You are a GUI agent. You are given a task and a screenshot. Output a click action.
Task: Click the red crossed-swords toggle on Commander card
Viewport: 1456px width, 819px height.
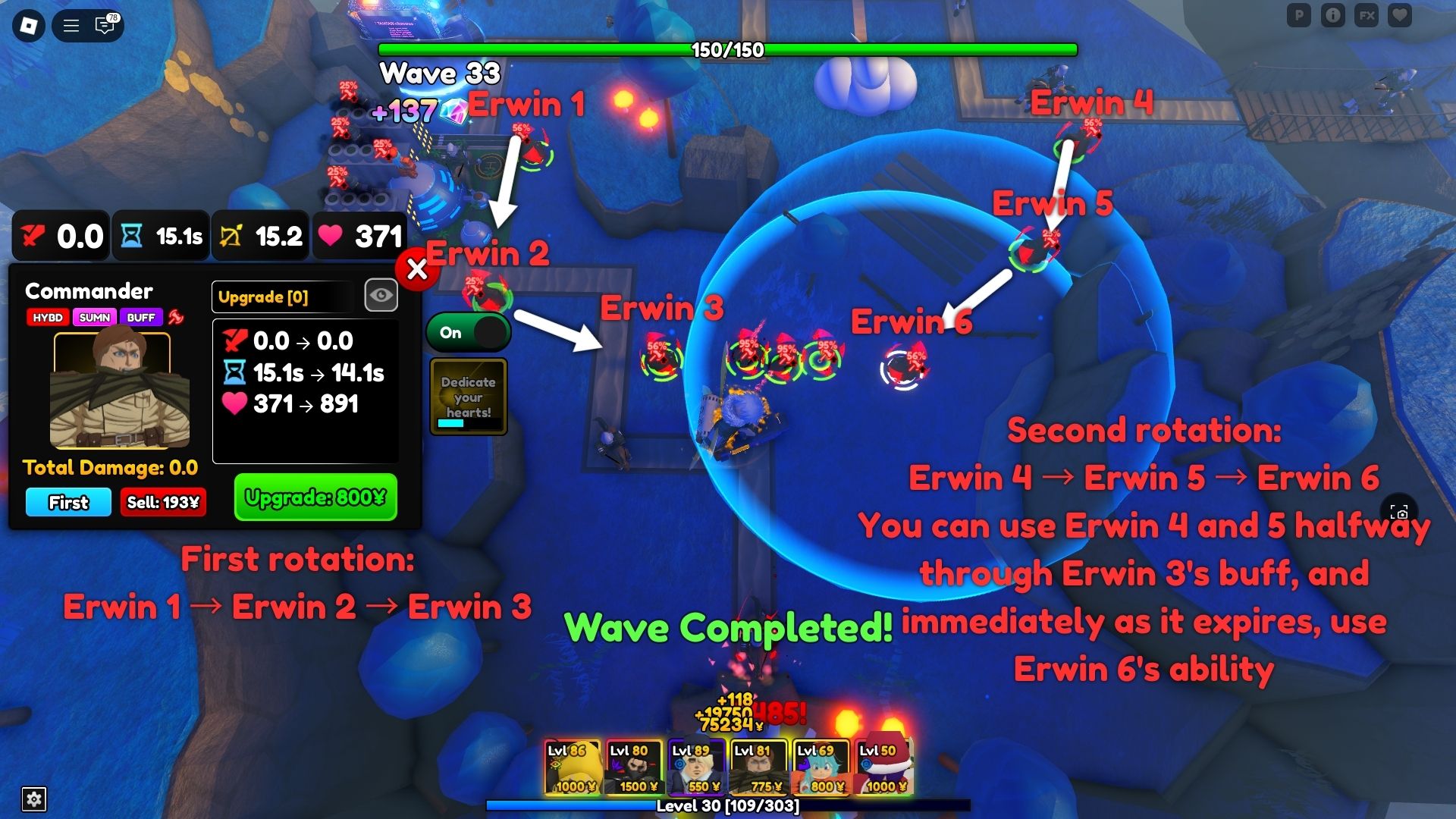[177, 318]
